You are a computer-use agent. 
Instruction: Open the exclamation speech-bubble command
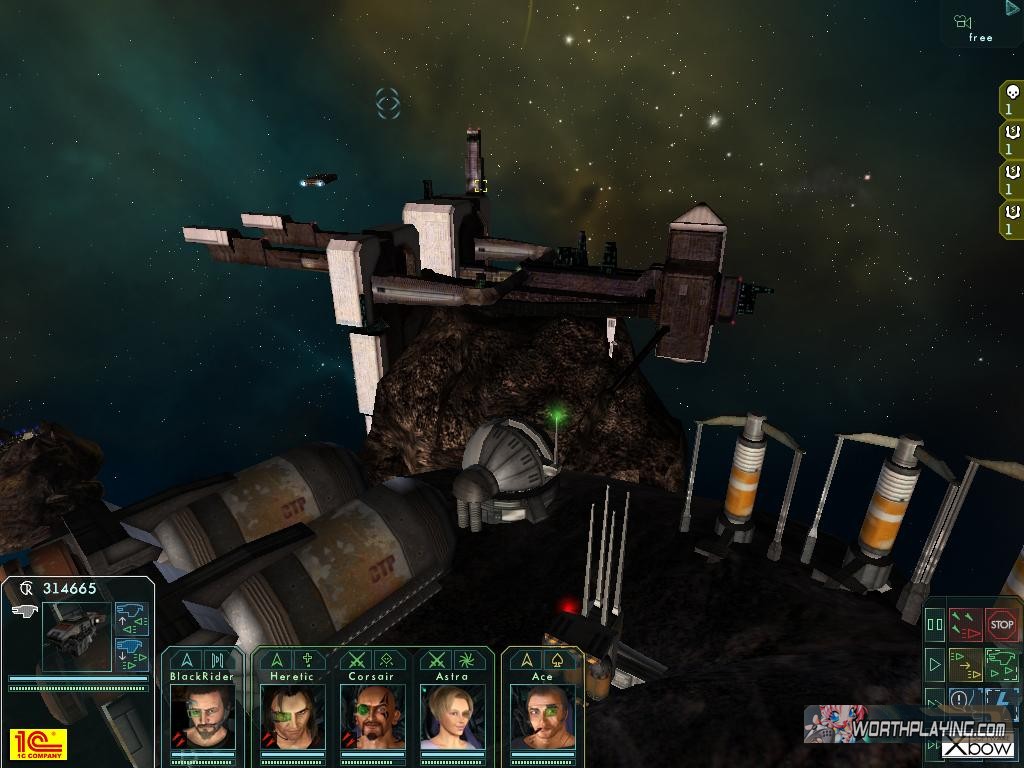(960, 699)
